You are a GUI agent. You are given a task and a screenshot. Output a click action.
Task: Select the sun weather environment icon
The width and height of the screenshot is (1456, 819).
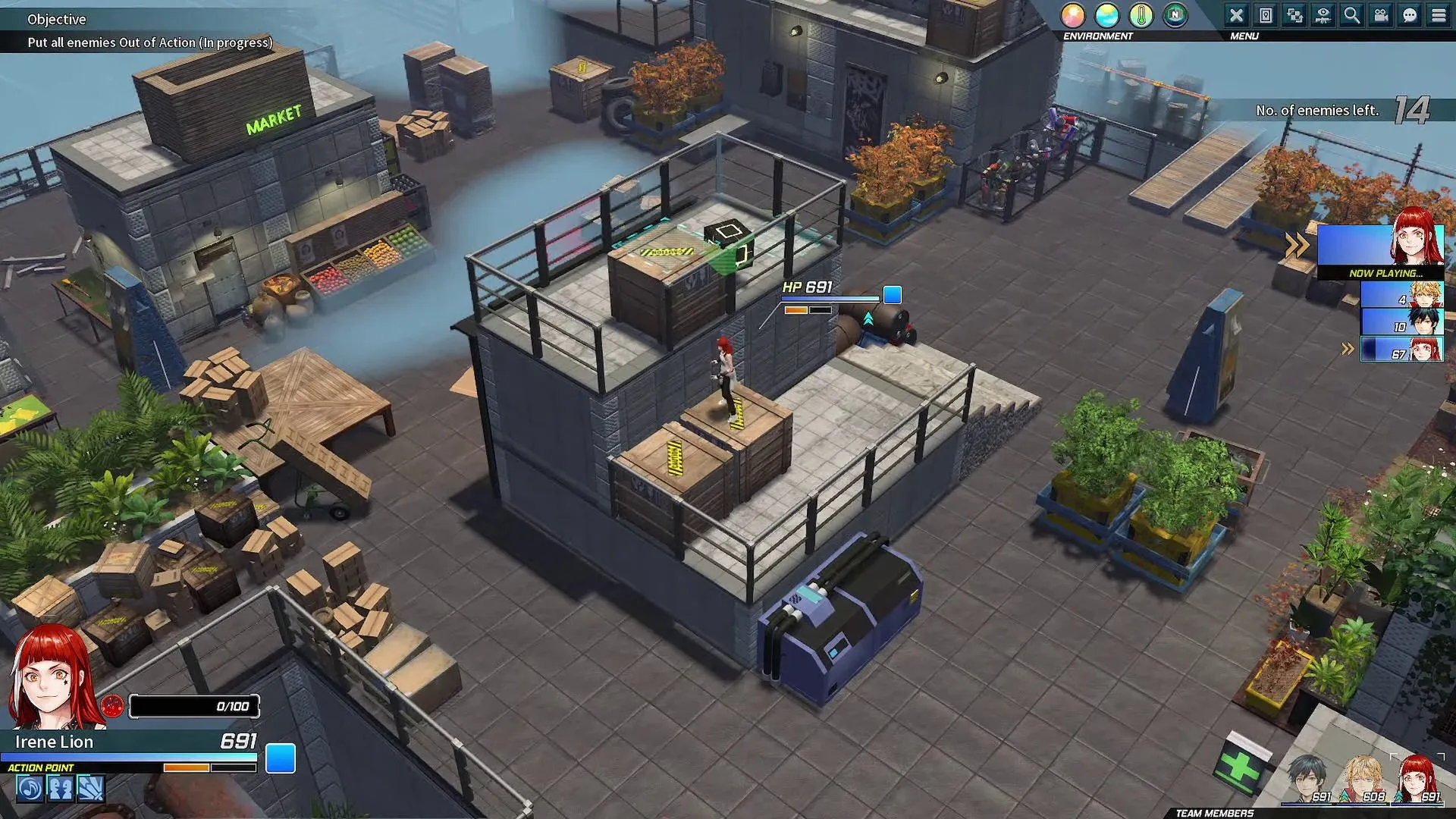[1073, 15]
